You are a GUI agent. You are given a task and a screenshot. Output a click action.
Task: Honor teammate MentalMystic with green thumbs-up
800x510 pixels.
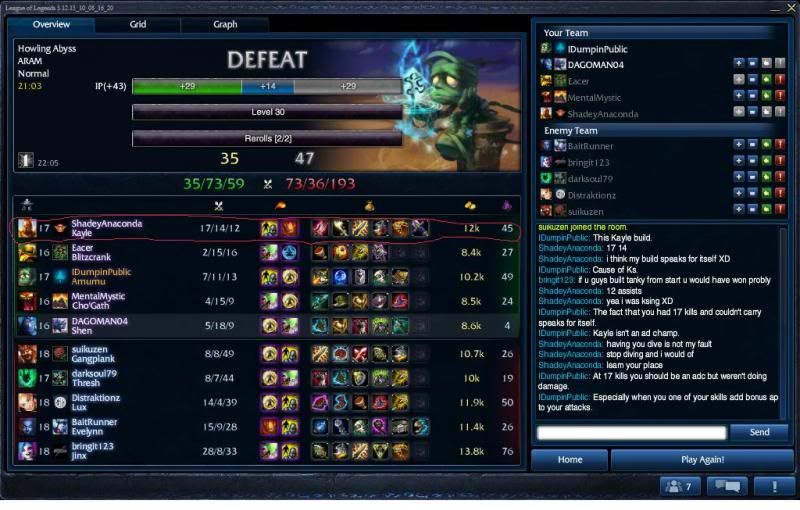pos(766,97)
